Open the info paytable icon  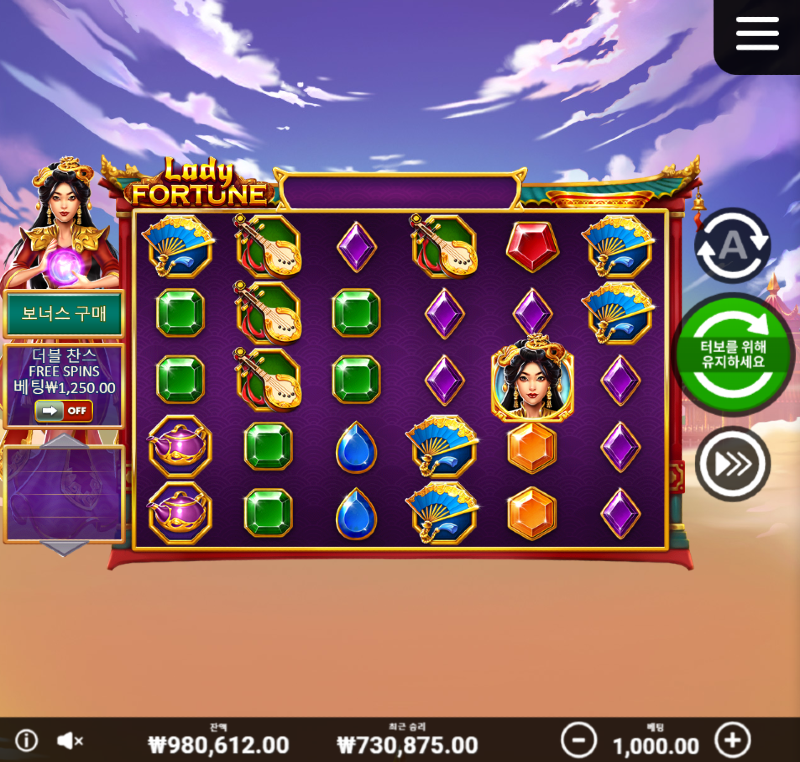(x=27, y=740)
